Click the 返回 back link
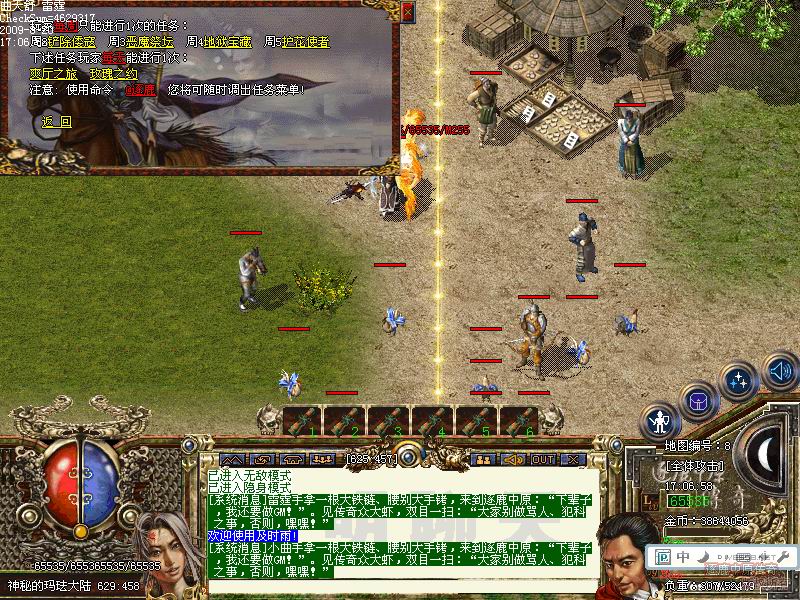The height and width of the screenshot is (600, 800). 57,121
